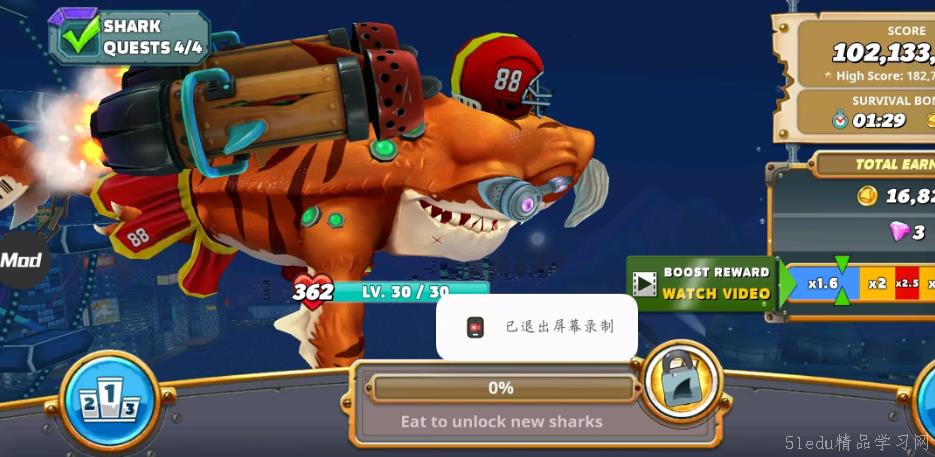Open the leaderboard podium button
This screenshot has height=457, width=935.
click(x=110, y=400)
